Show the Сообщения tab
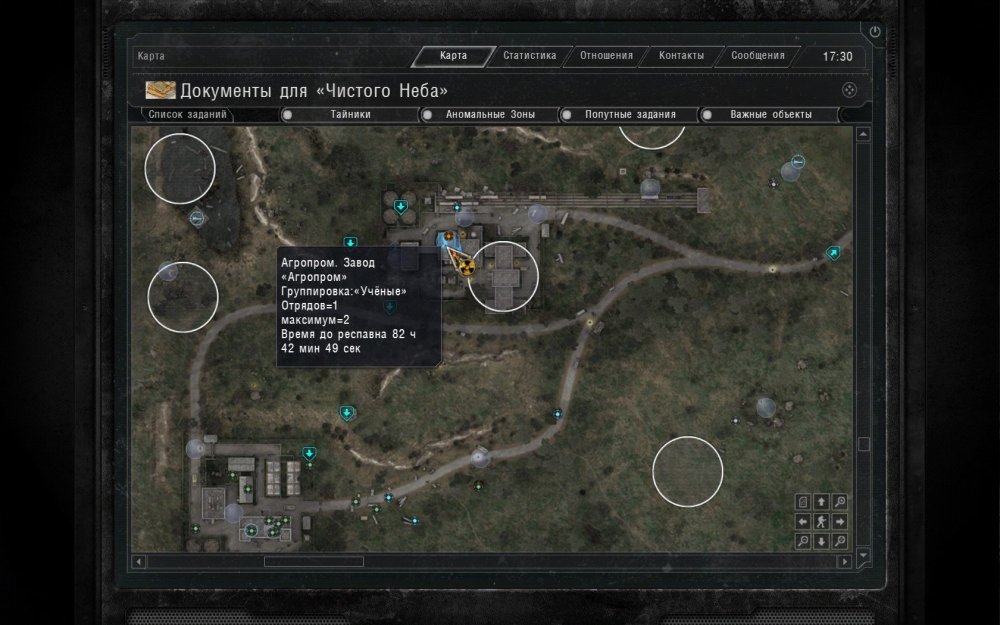The image size is (1000, 625). (x=758, y=56)
